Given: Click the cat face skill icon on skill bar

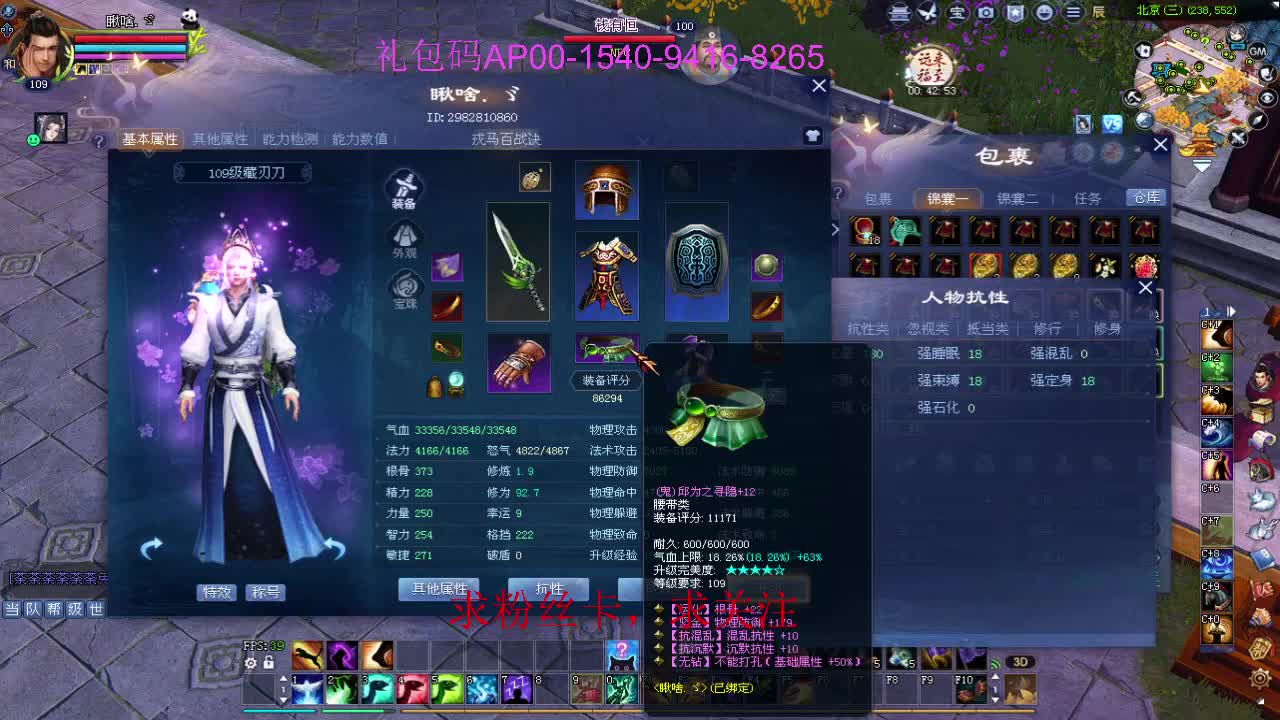Looking at the screenshot, I should pos(620,655).
